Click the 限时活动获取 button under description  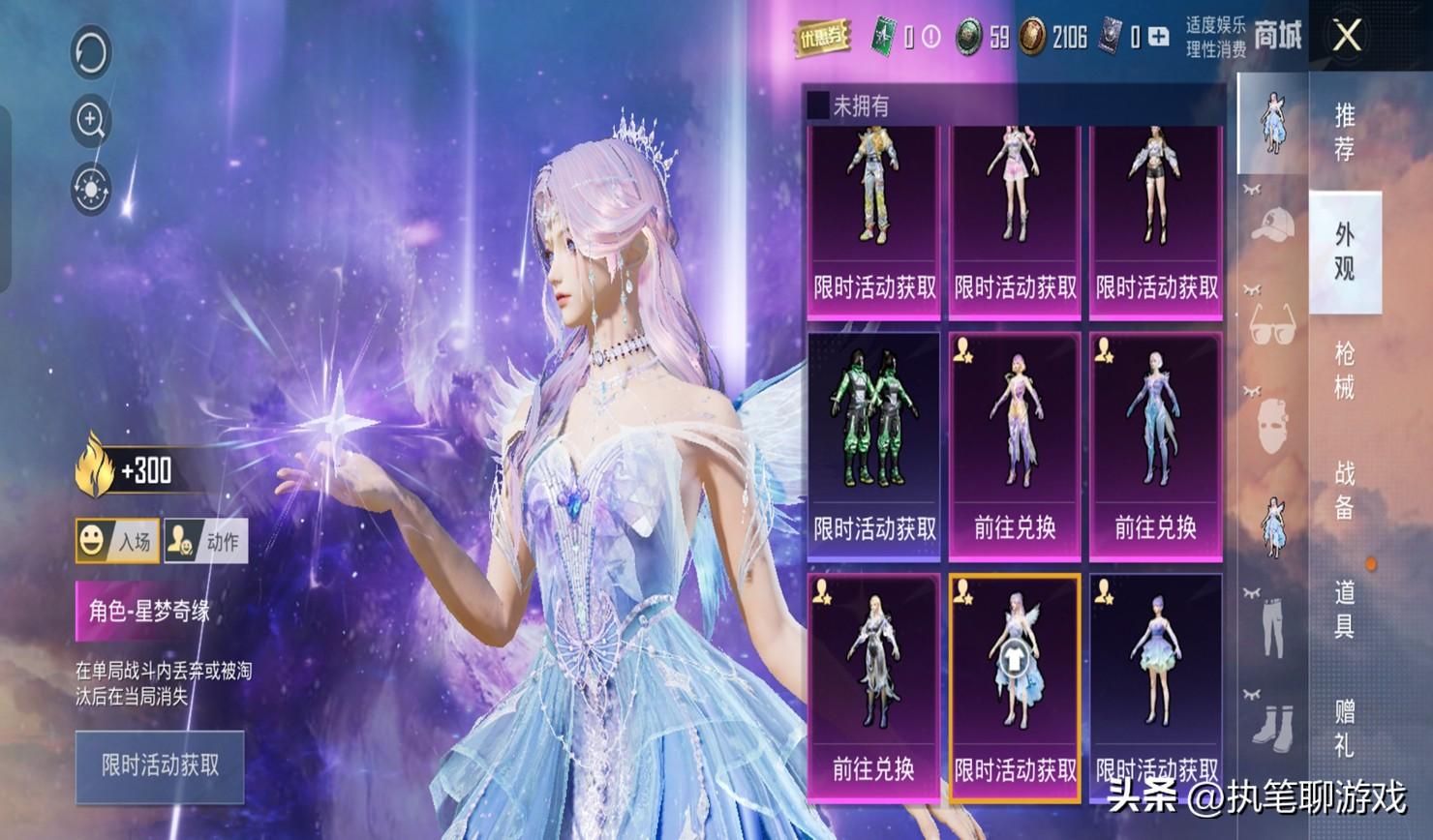160,766
